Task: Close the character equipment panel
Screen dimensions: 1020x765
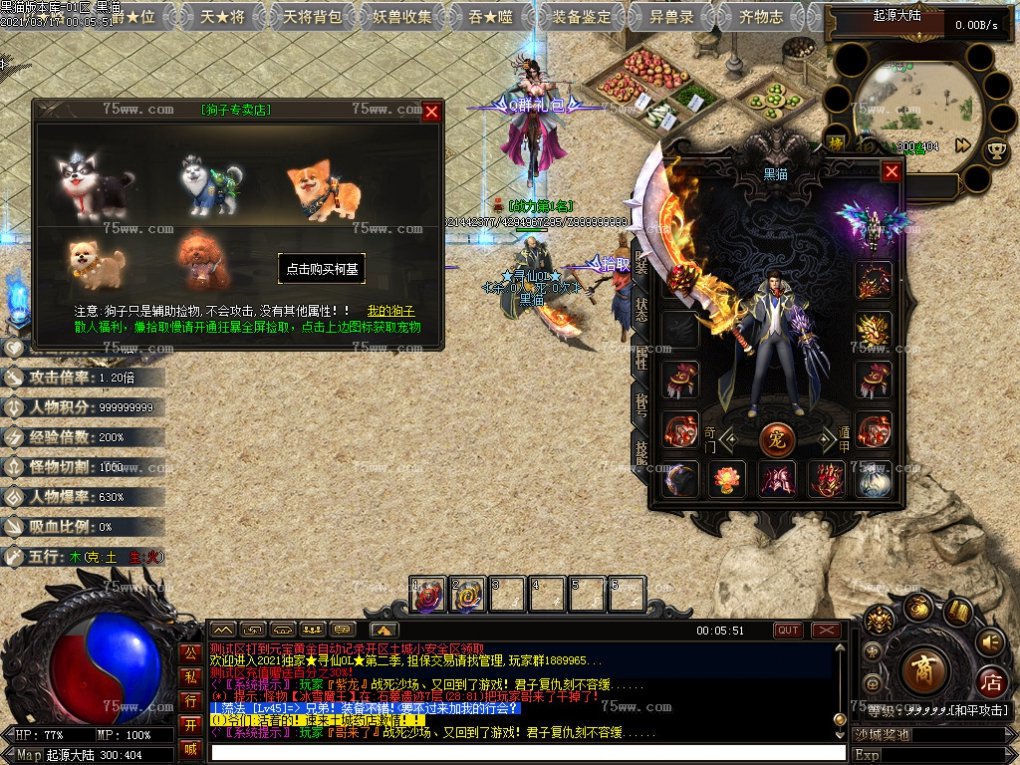Action: [x=892, y=172]
